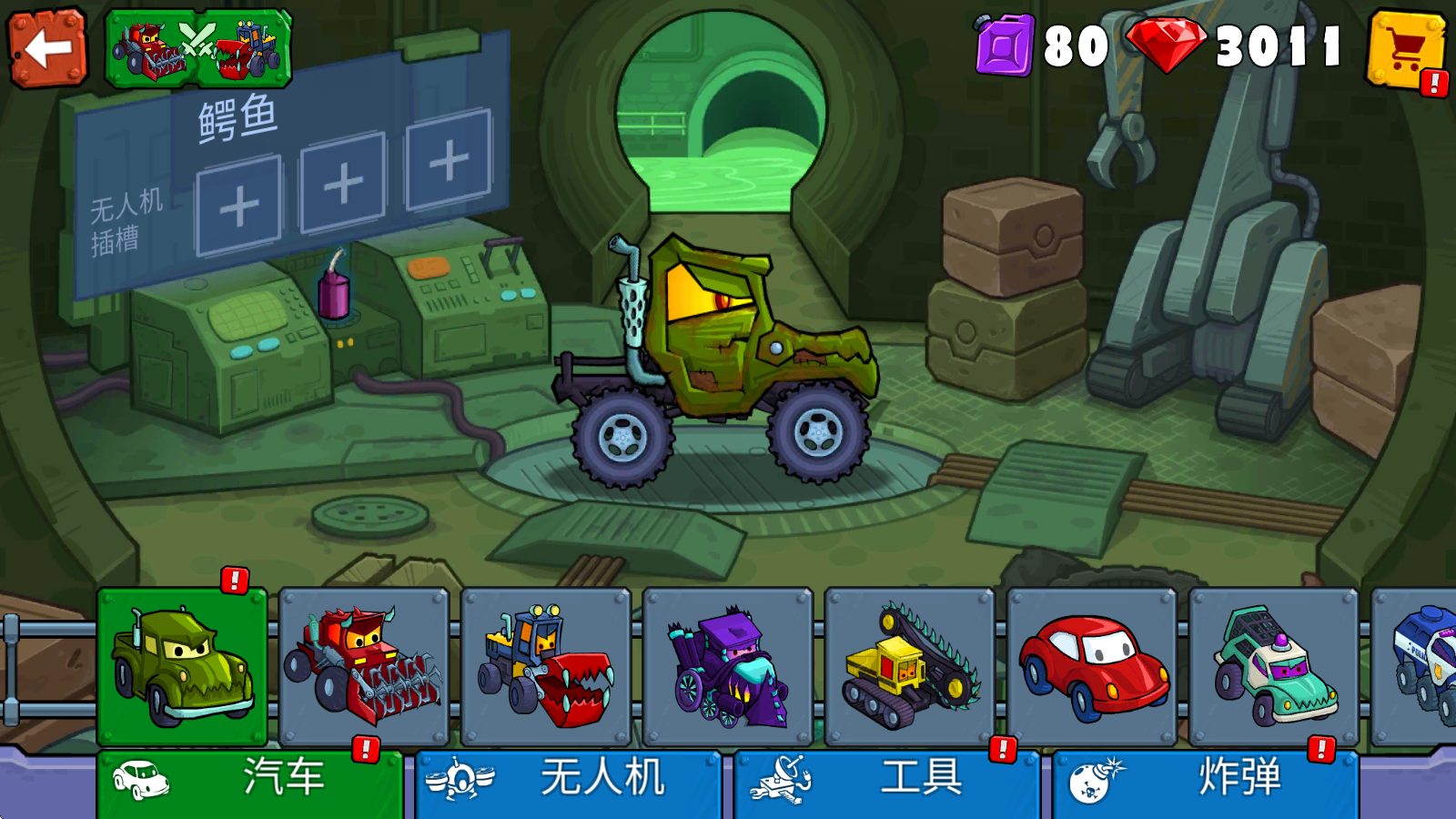
Task: Open the shop cart button
Action: click(x=1406, y=50)
